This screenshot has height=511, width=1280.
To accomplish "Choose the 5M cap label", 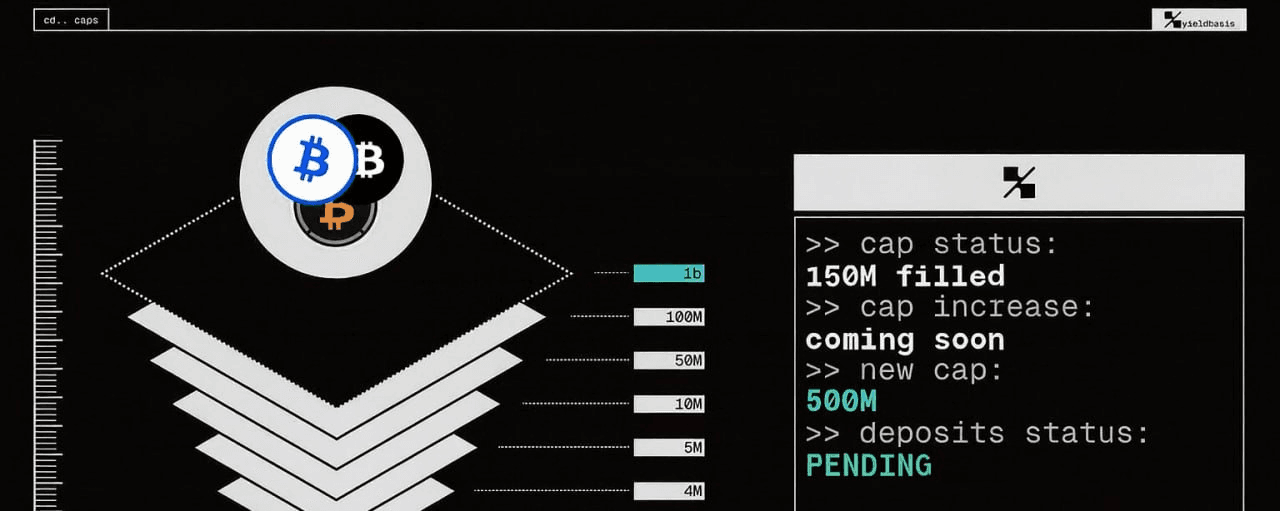I will [x=669, y=447].
